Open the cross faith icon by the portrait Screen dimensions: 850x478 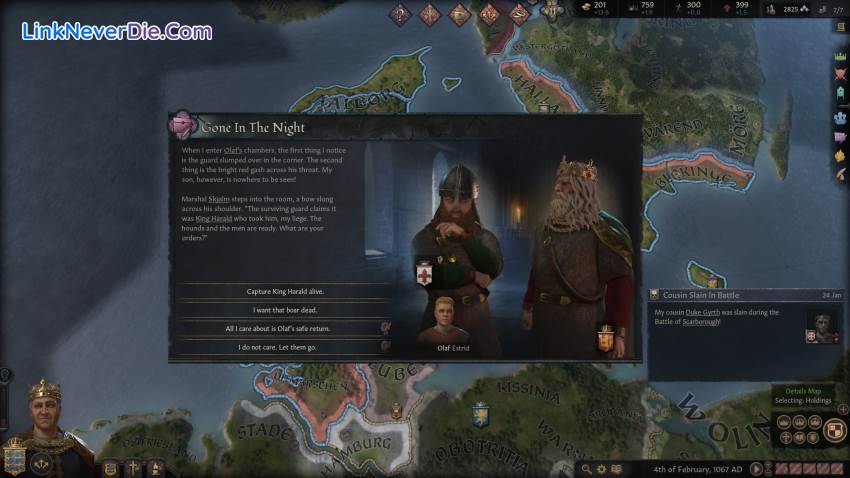pyautogui.click(x=133, y=468)
